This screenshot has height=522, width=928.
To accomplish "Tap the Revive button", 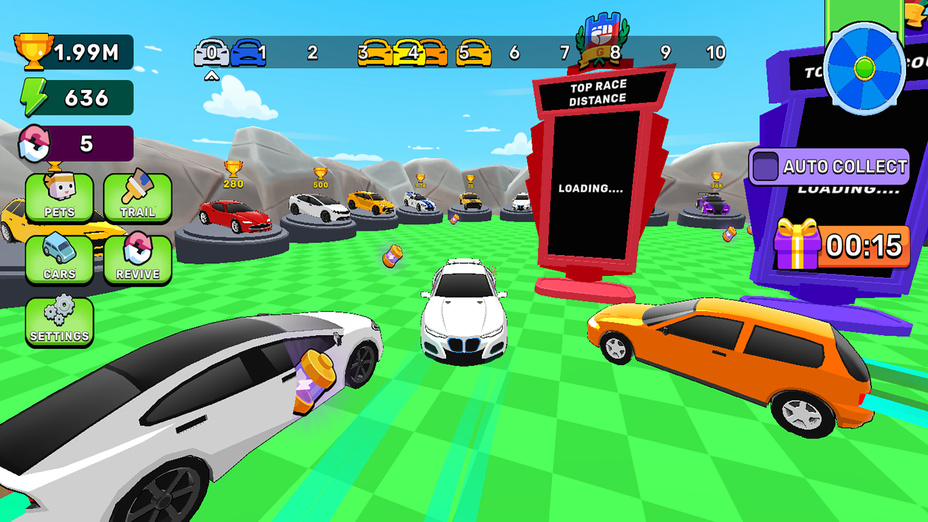I will pos(137,259).
